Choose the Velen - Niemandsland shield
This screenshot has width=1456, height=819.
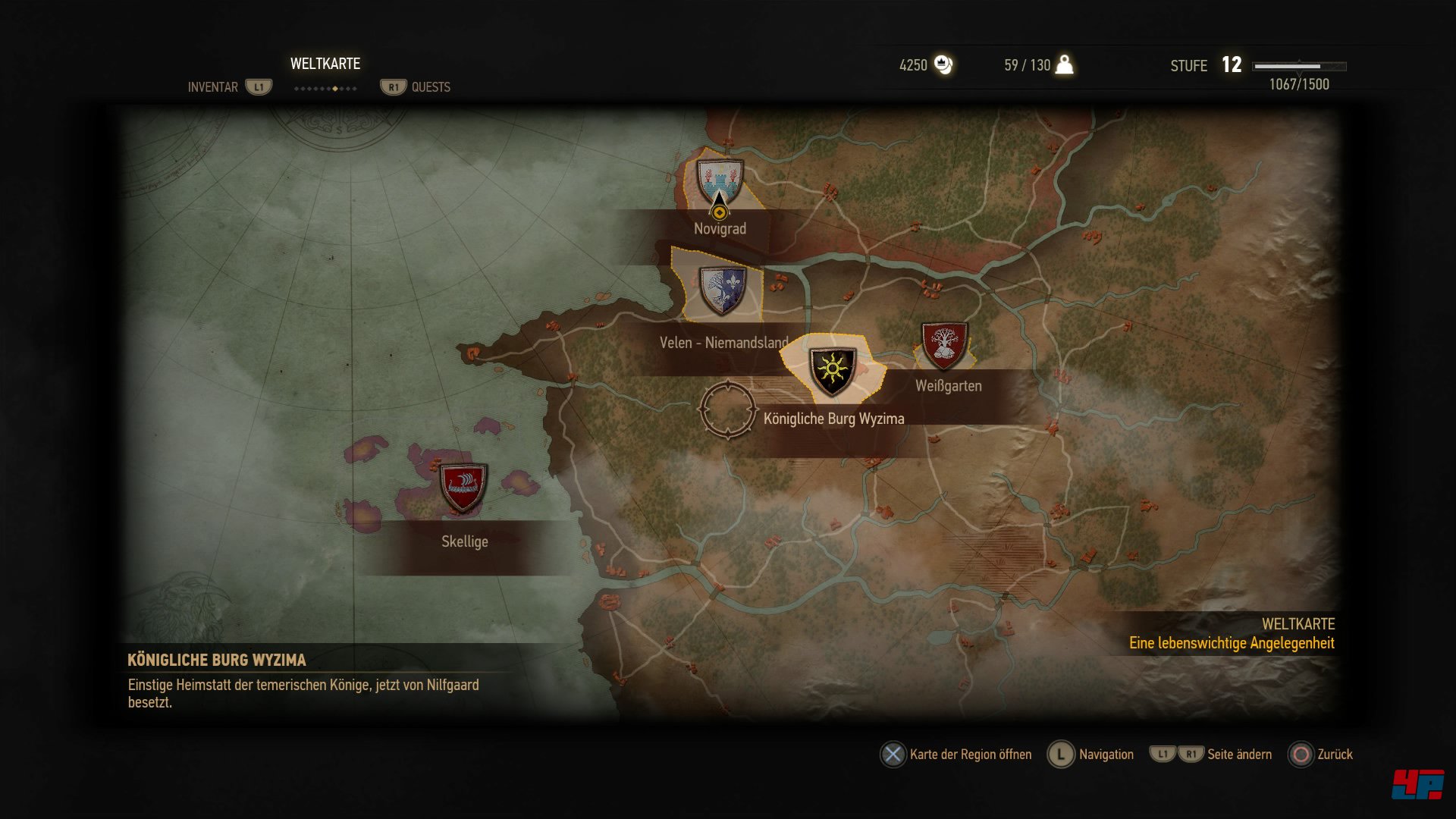coord(722,290)
